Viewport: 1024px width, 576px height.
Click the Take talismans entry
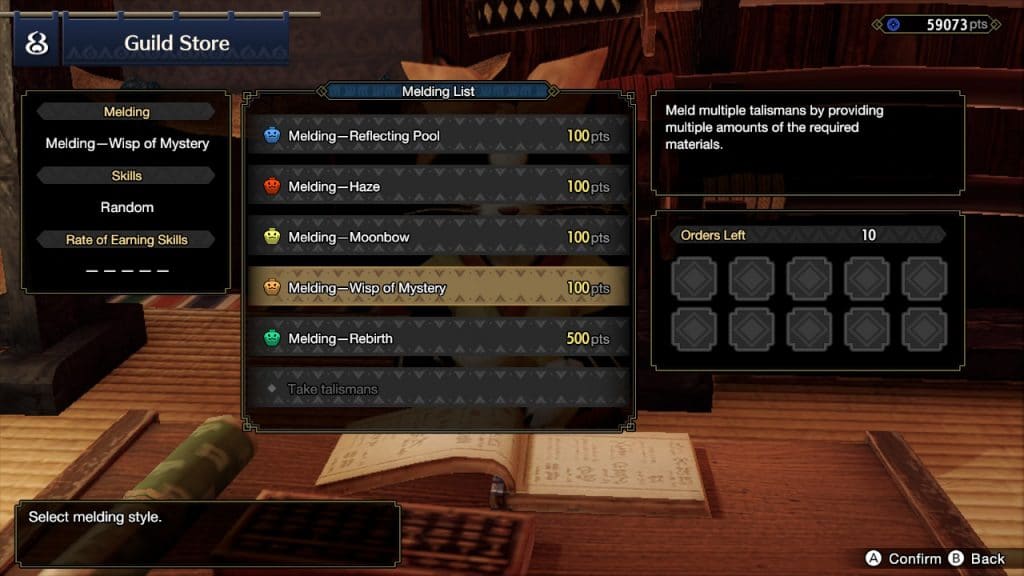pyautogui.click(x=437, y=389)
